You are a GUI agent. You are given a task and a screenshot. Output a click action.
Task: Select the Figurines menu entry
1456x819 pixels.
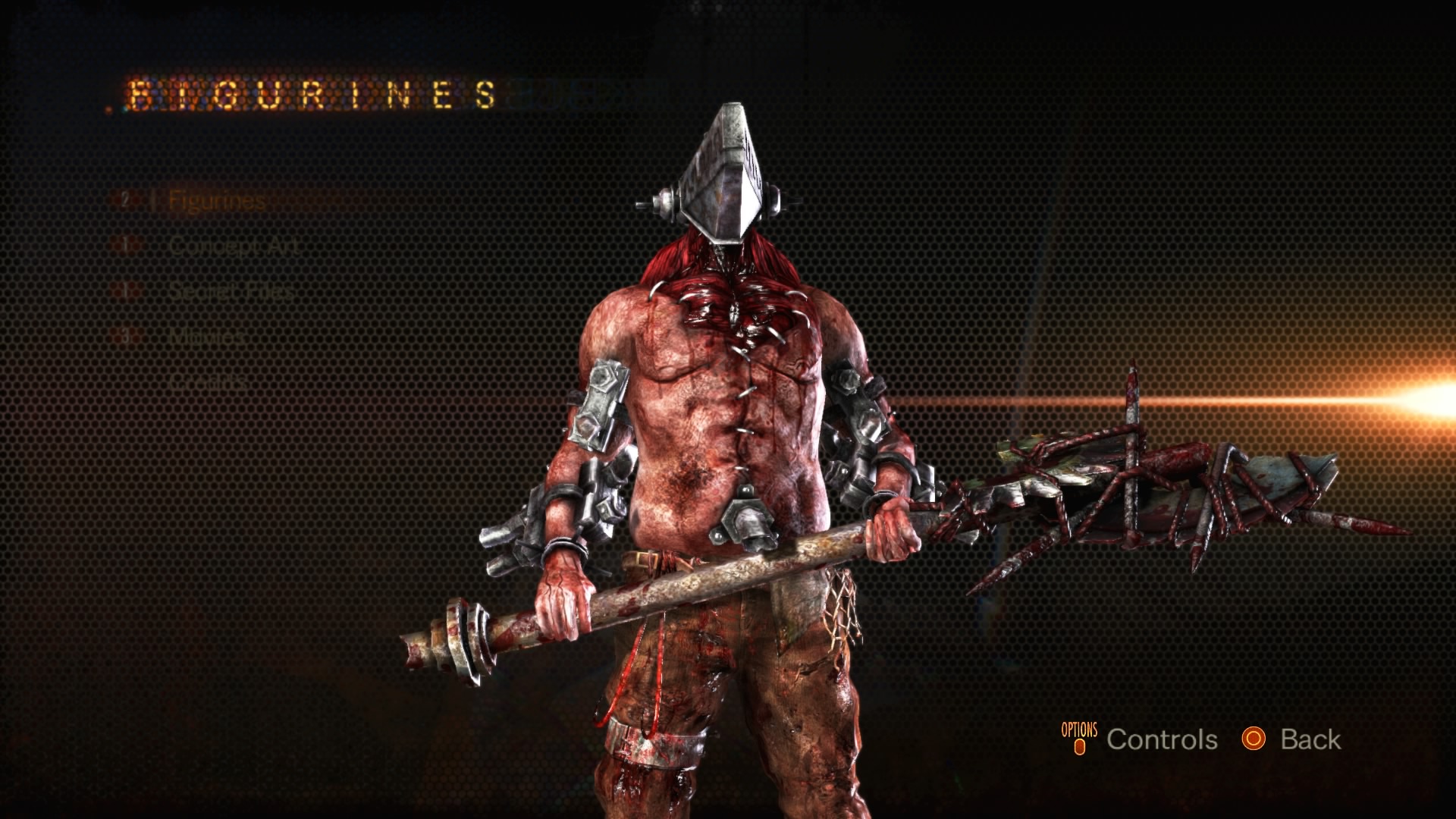(x=216, y=201)
